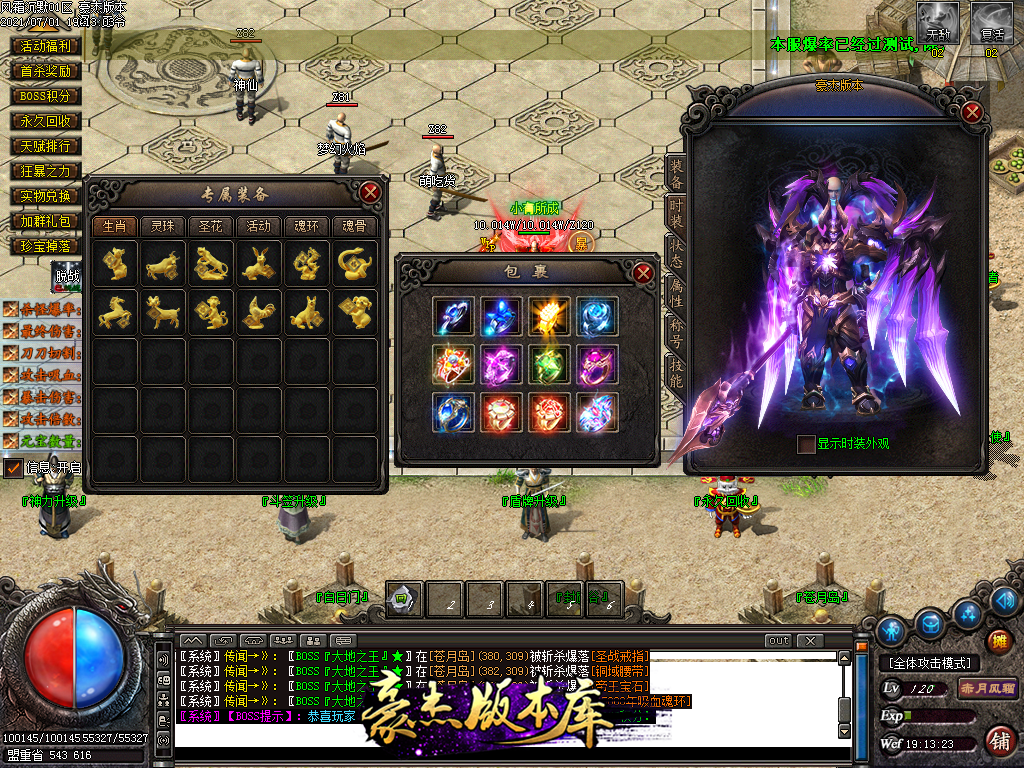This screenshot has height=768, width=1024.
Task: Close the 专属装备 window
Action: click(370, 192)
